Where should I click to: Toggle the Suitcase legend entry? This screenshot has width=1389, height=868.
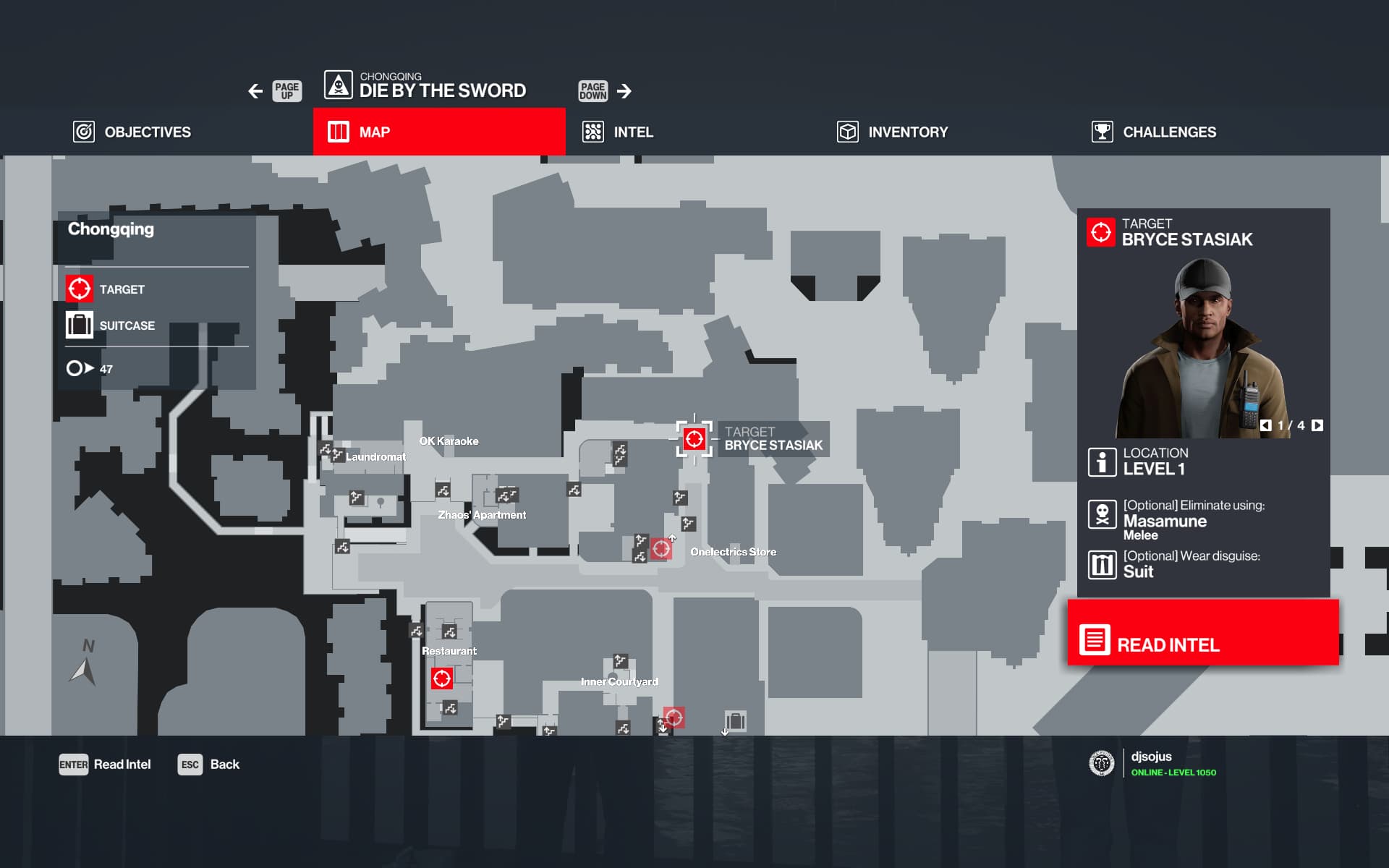point(111,325)
